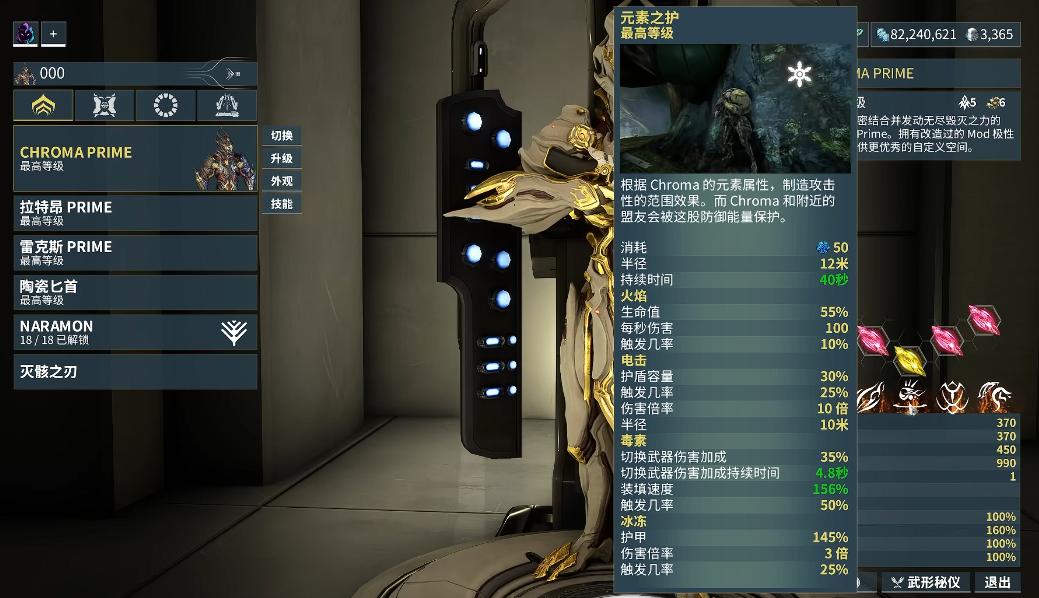Add a new slot with the plus button
Screen dimensions: 1039x598
[53, 34]
